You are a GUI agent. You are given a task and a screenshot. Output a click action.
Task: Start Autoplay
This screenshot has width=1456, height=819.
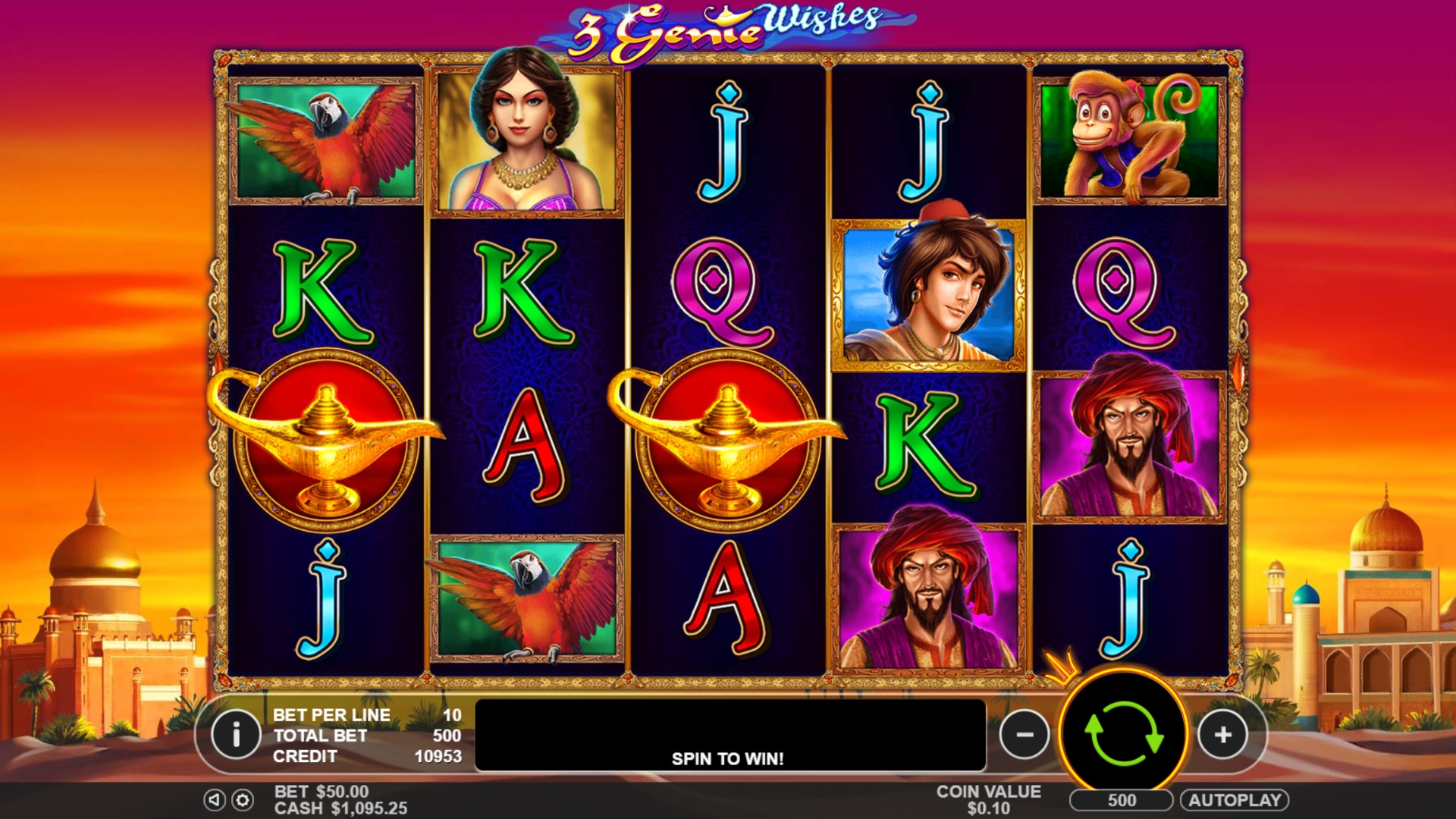1234,800
